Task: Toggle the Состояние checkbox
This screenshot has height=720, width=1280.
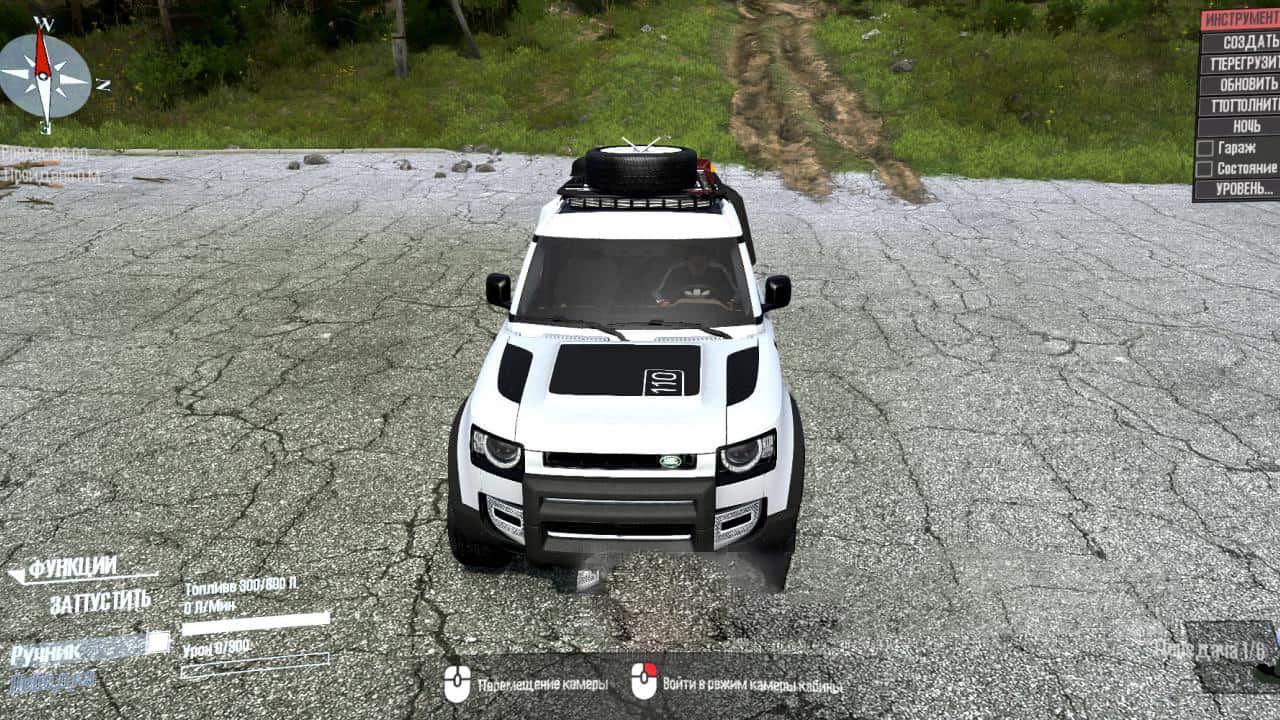Action: click(x=1205, y=169)
